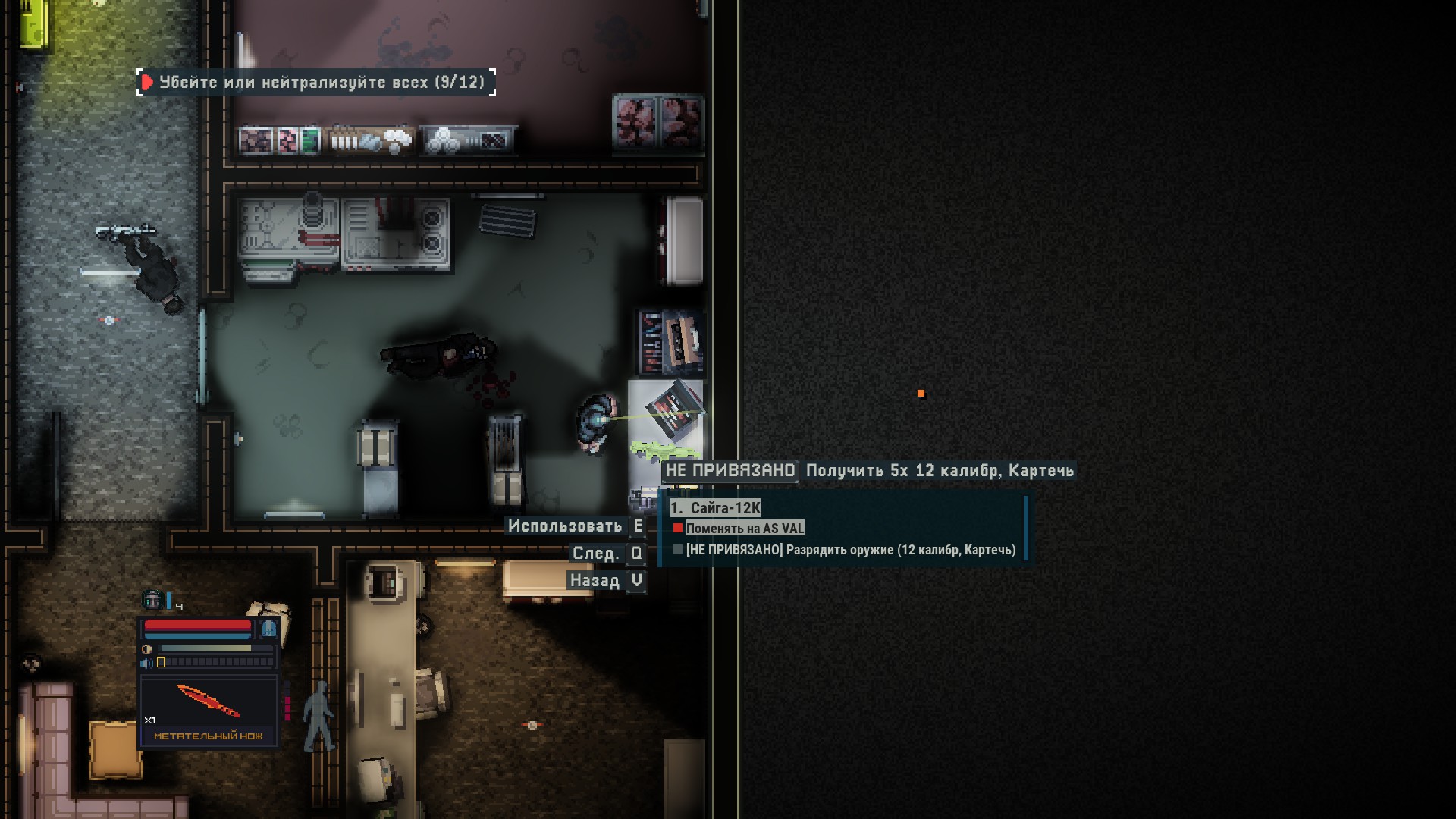Click the "Получить 5x 12 калибр, Картечь" action label
The width and height of the screenshot is (1456, 819).
[x=940, y=471]
